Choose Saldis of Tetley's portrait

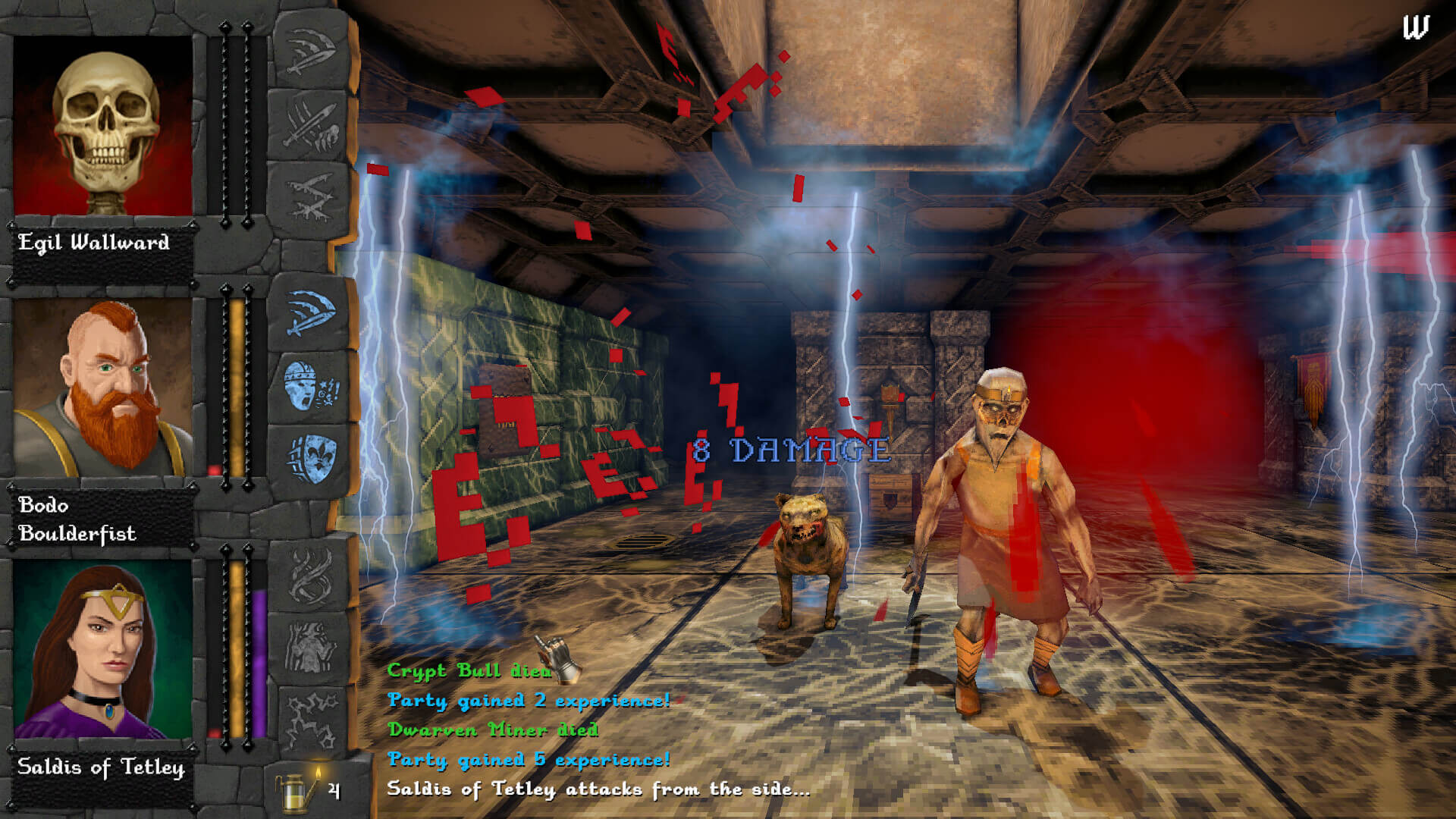pyautogui.click(x=104, y=650)
